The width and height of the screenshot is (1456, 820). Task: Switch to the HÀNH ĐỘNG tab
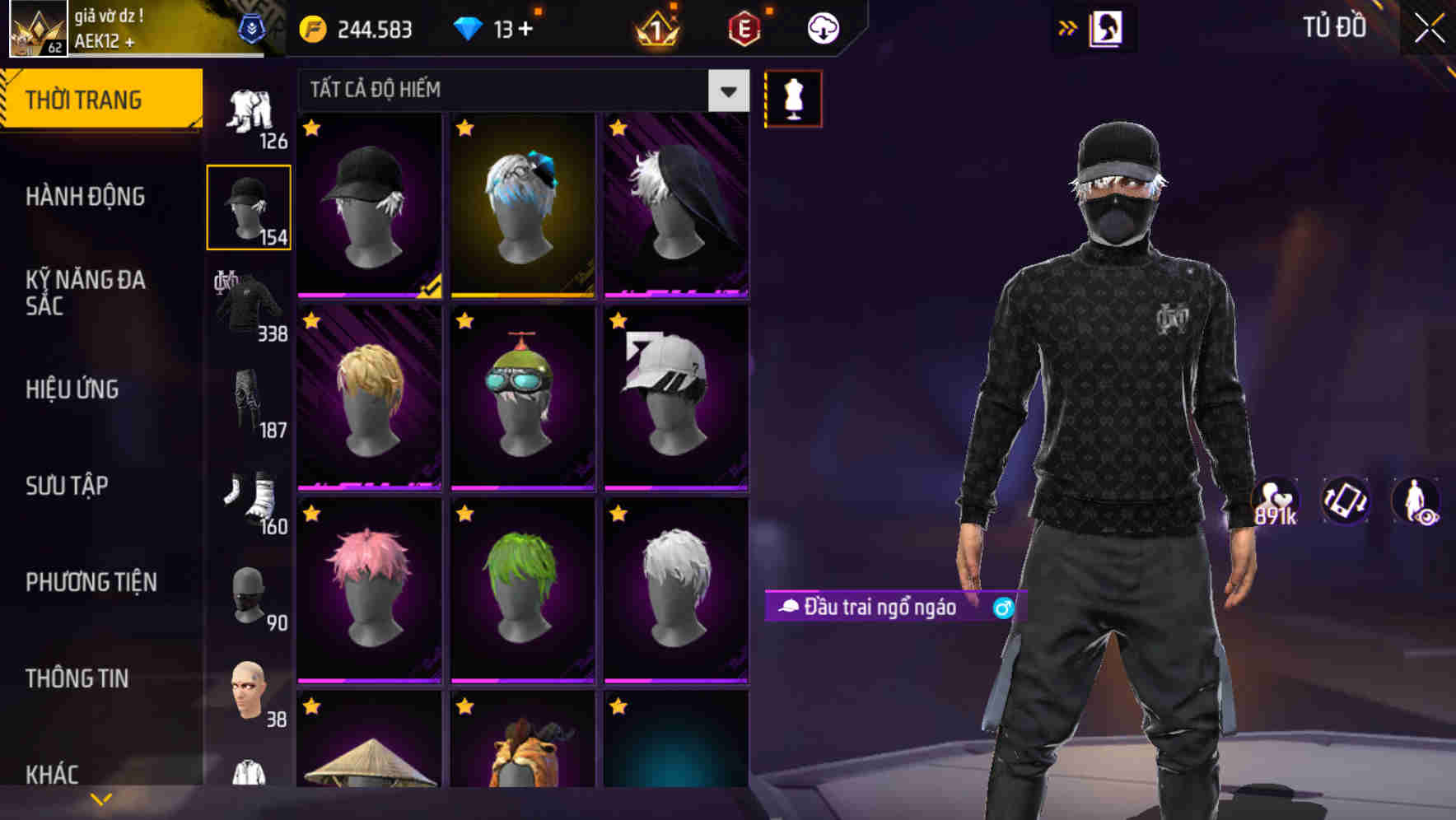point(86,197)
